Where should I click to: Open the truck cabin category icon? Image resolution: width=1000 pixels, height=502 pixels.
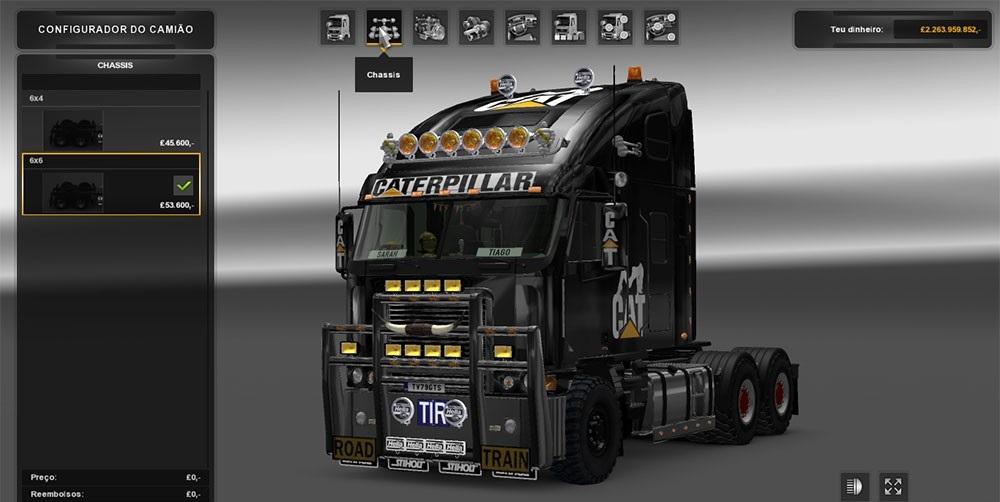(x=338, y=27)
